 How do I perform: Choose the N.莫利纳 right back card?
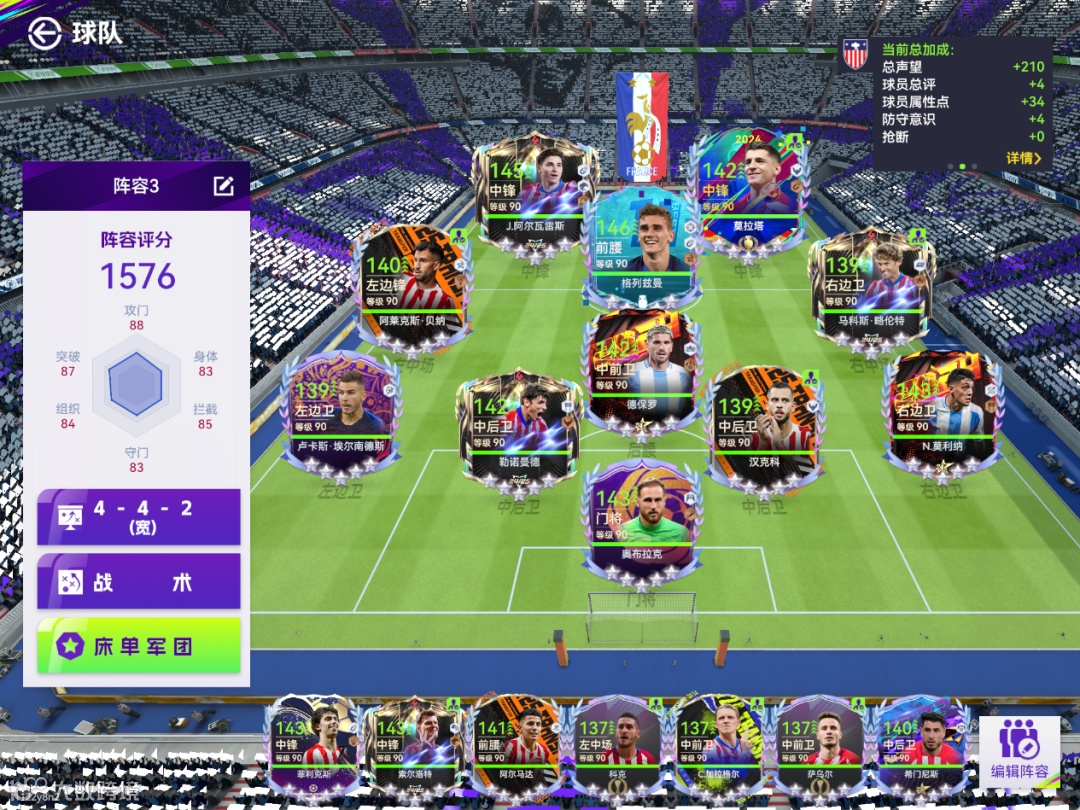pos(941,408)
